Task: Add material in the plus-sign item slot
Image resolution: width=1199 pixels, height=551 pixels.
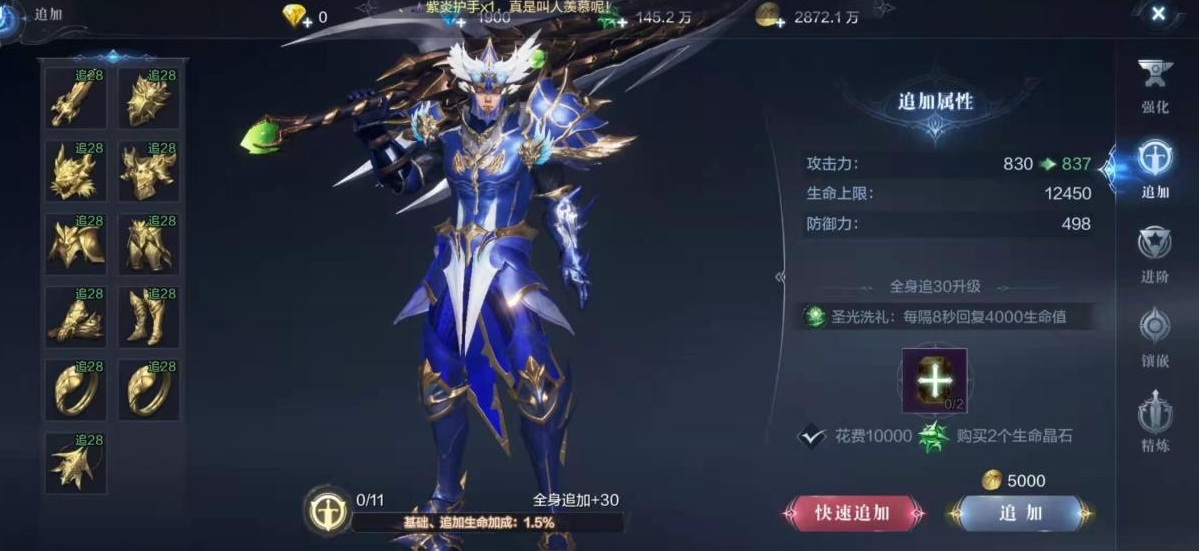Action: click(934, 380)
